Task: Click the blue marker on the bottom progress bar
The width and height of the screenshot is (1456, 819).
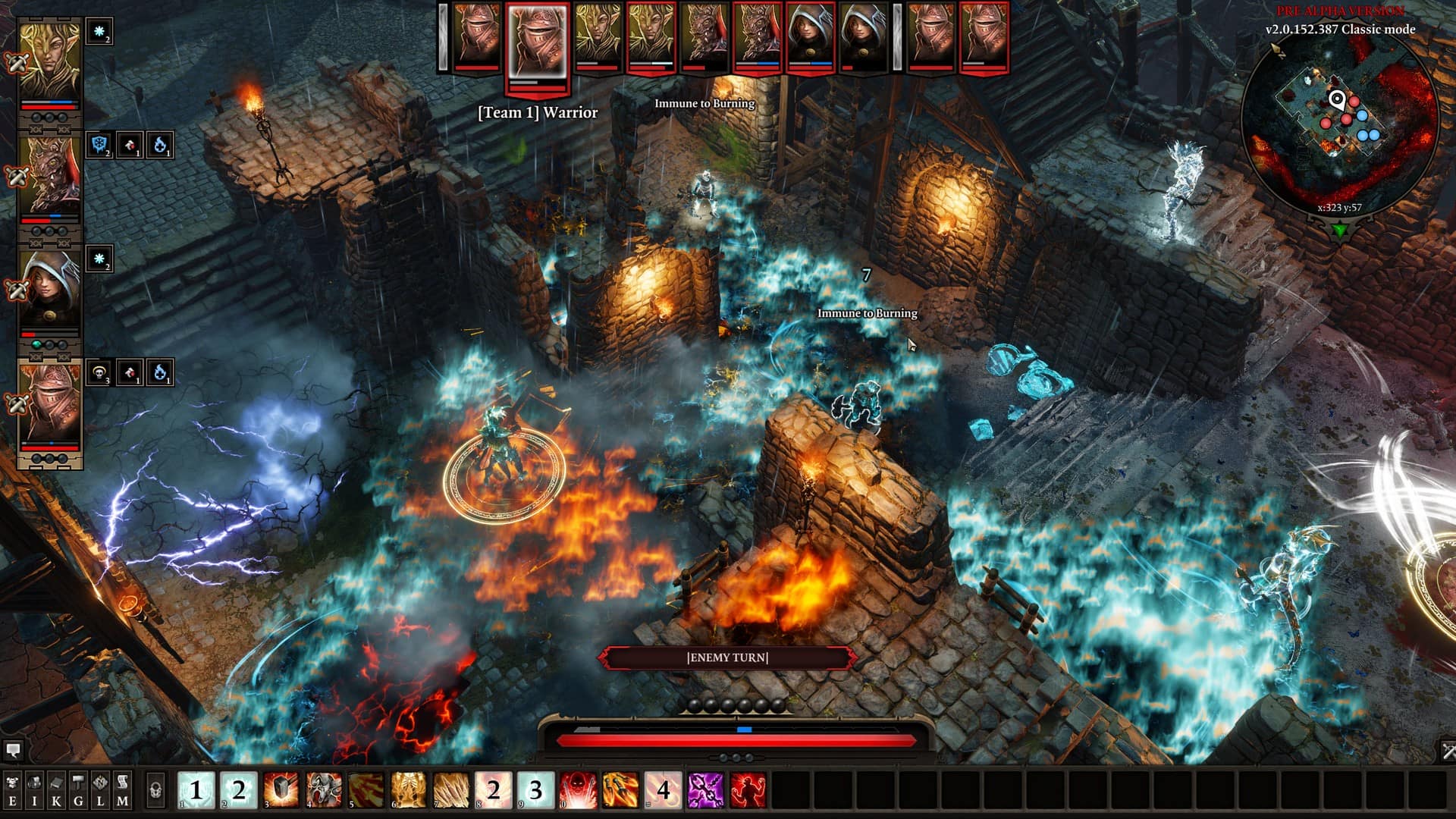Action: 744,729
